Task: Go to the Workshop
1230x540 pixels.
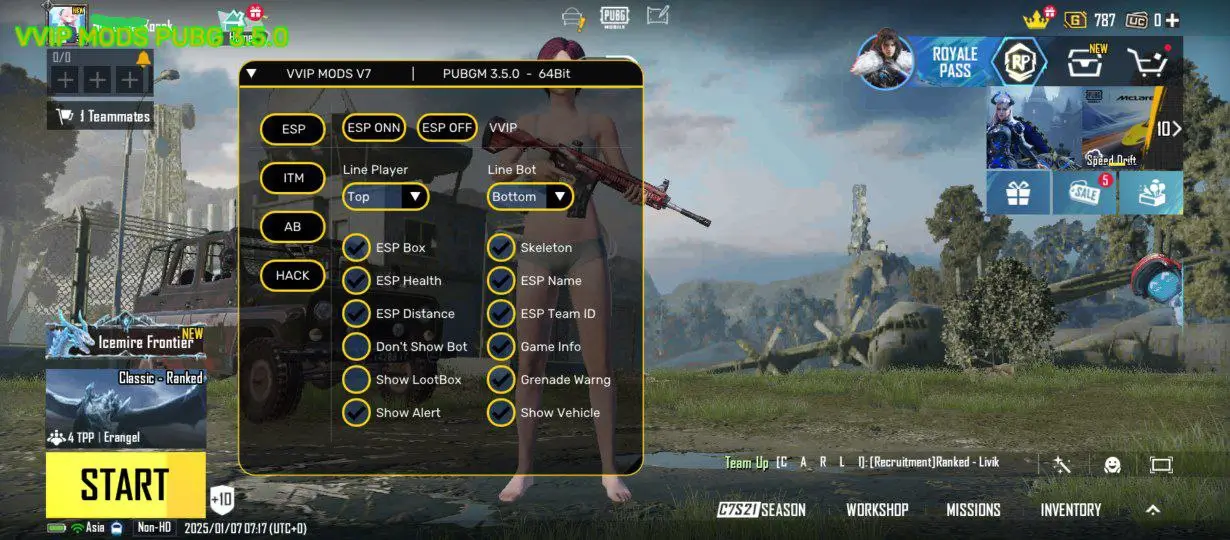Action: pos(877,510)
